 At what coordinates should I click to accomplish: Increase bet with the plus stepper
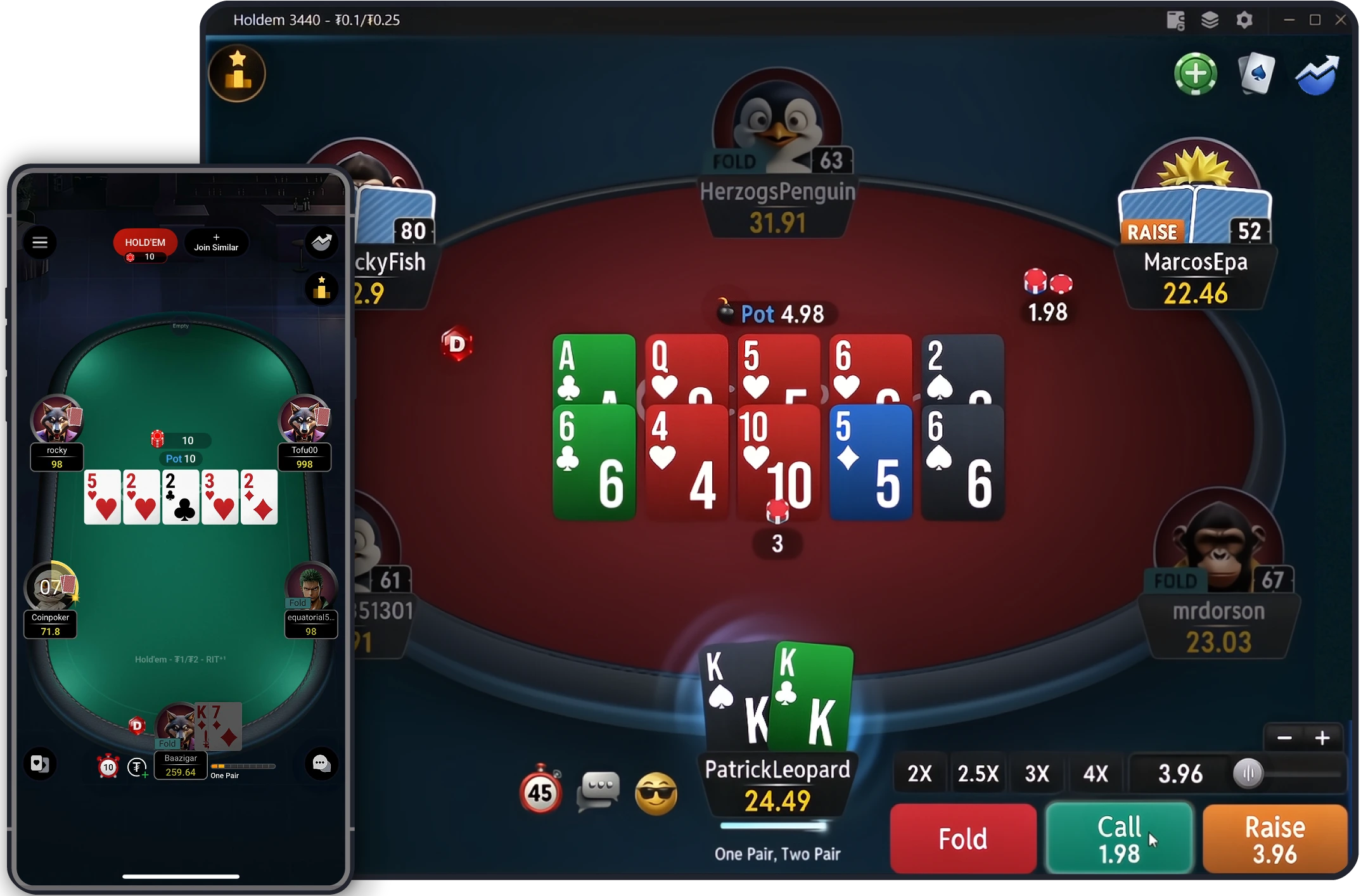coord(1322,738)
